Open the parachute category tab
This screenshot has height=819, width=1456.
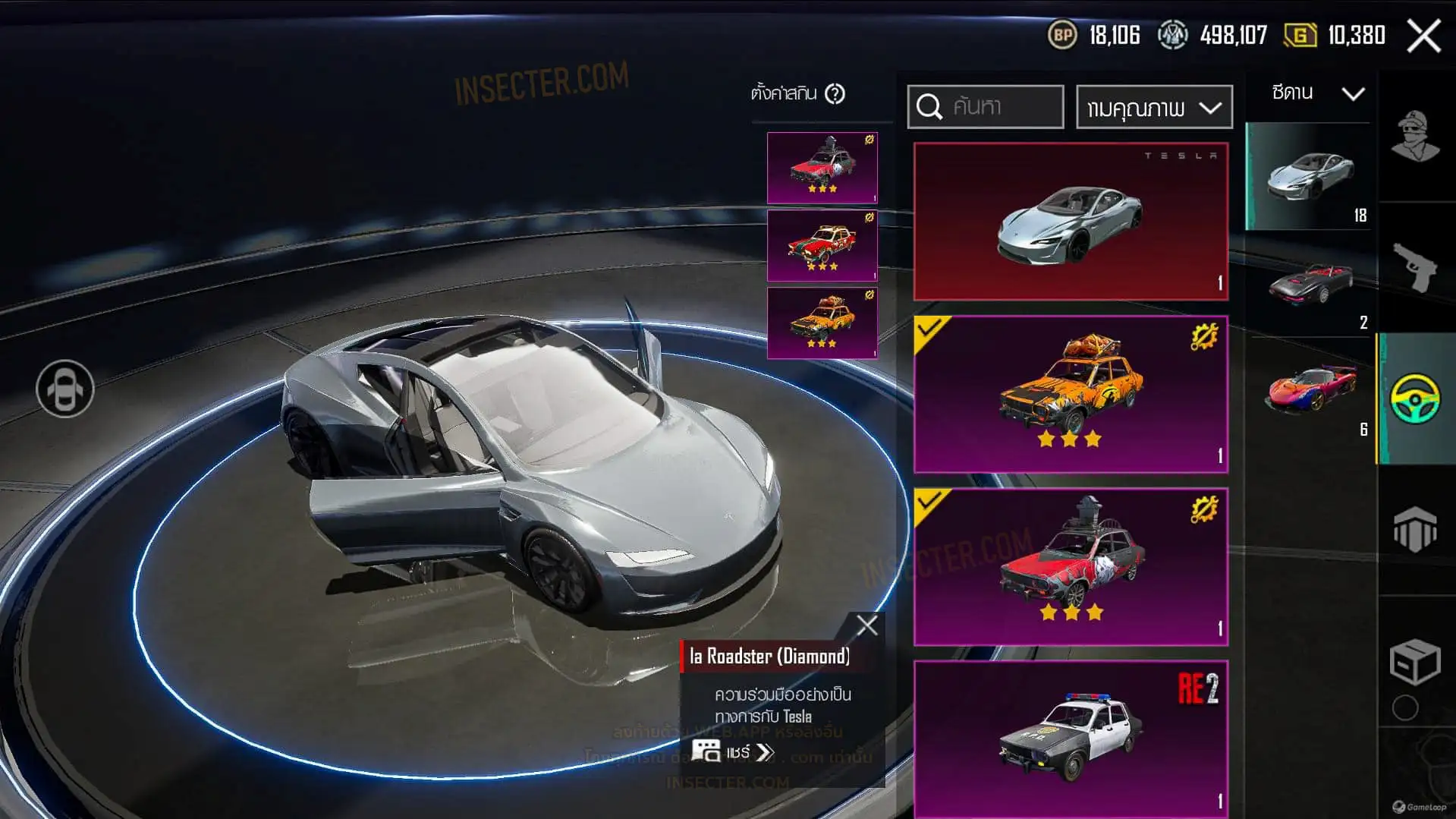(1416, 529)
